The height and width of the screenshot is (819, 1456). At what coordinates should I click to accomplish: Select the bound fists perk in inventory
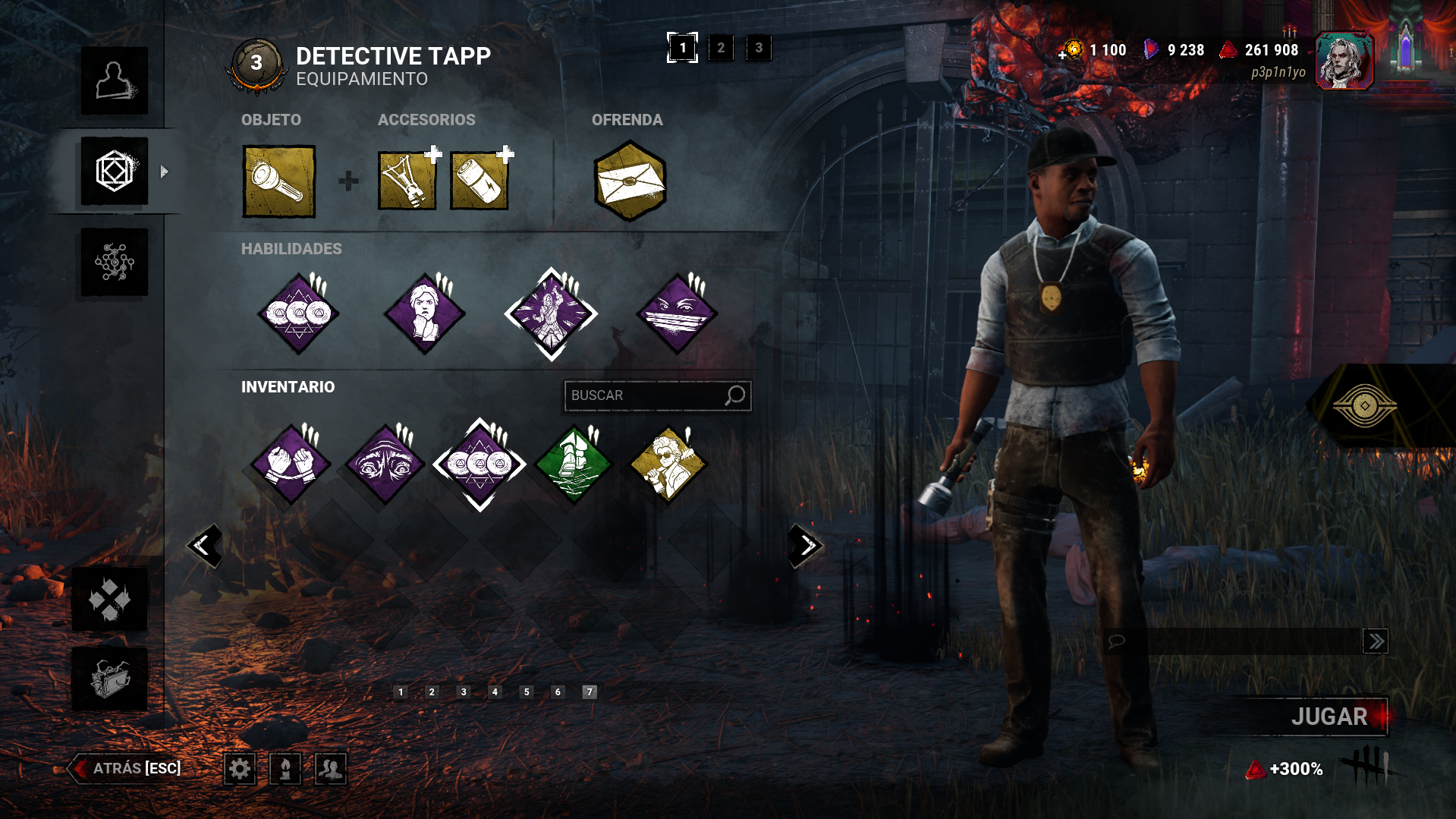pyautogui.click(x=291, y=465)
